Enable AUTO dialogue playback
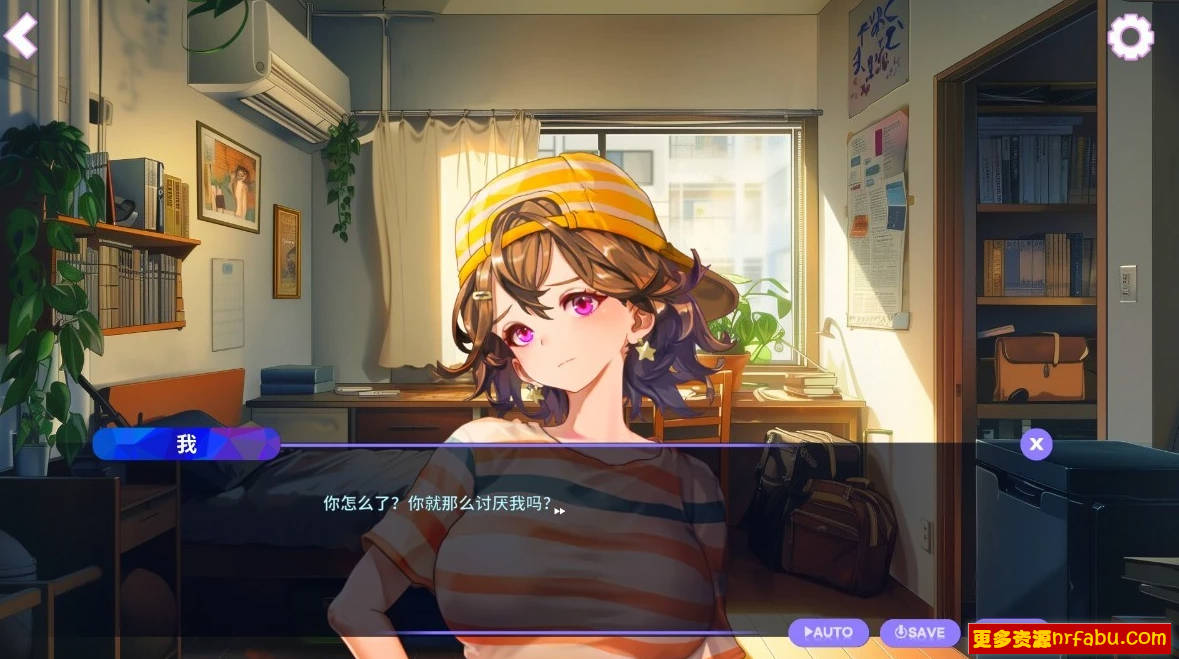This screenshot has width=1179, height=659. (x=828, y=632)
